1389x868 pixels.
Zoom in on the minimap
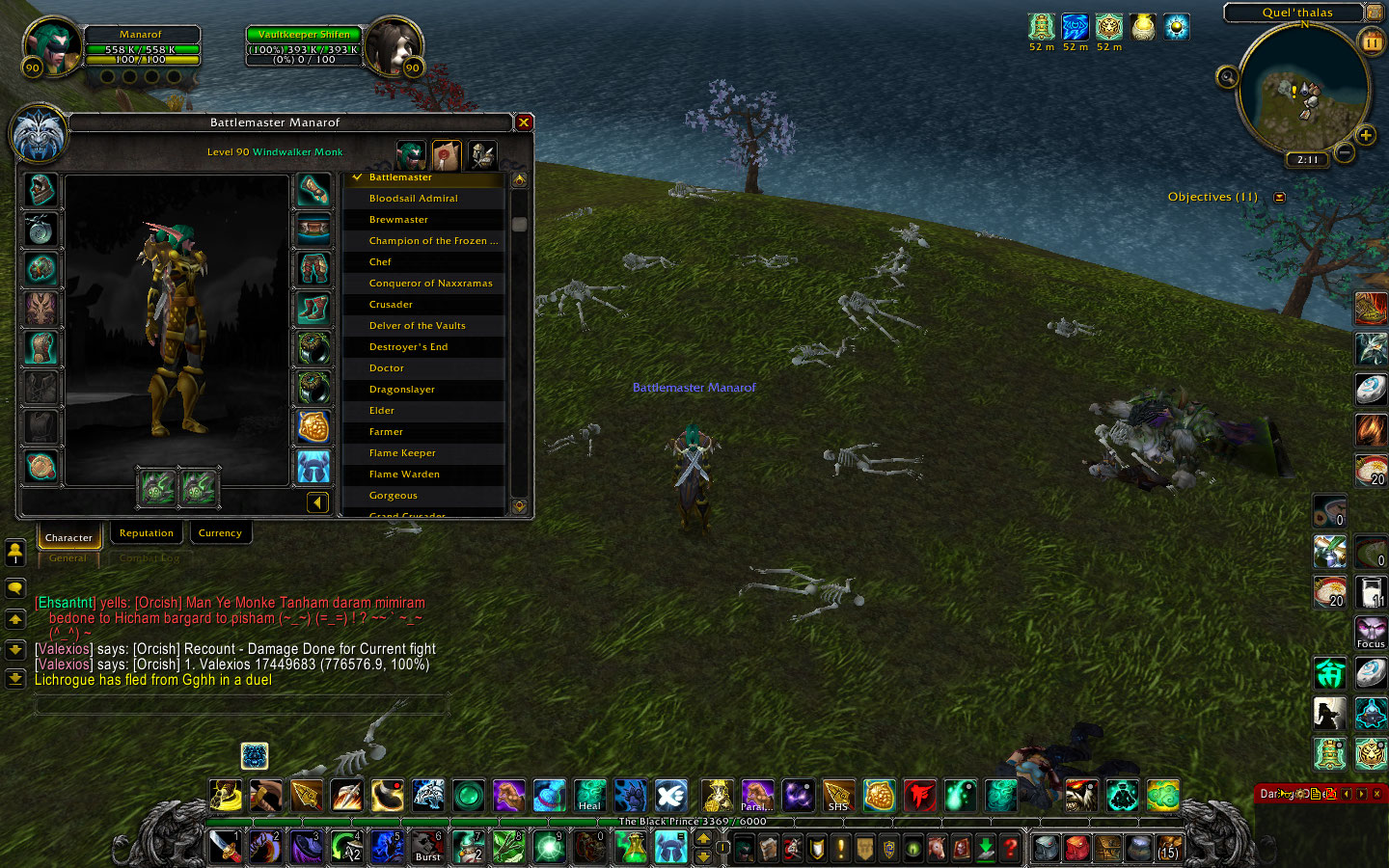coord(1366,135)
